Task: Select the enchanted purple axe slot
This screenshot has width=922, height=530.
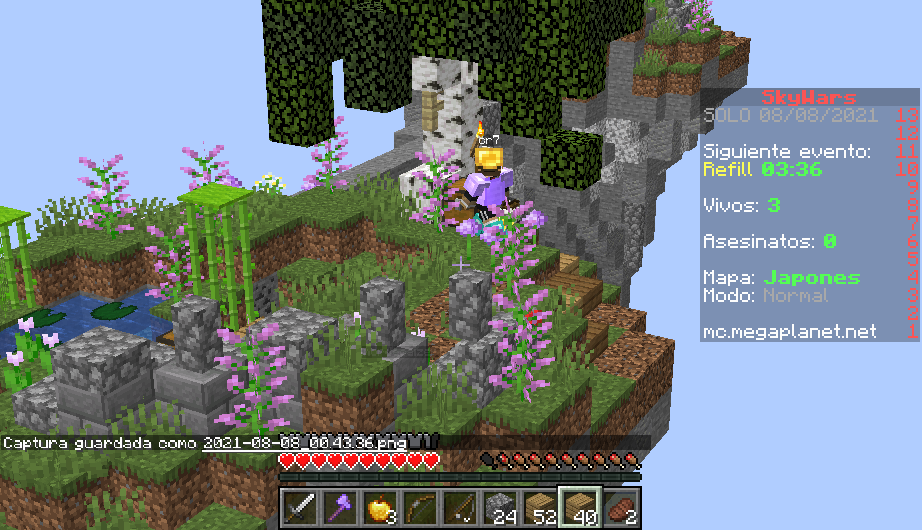Action: 339,508
